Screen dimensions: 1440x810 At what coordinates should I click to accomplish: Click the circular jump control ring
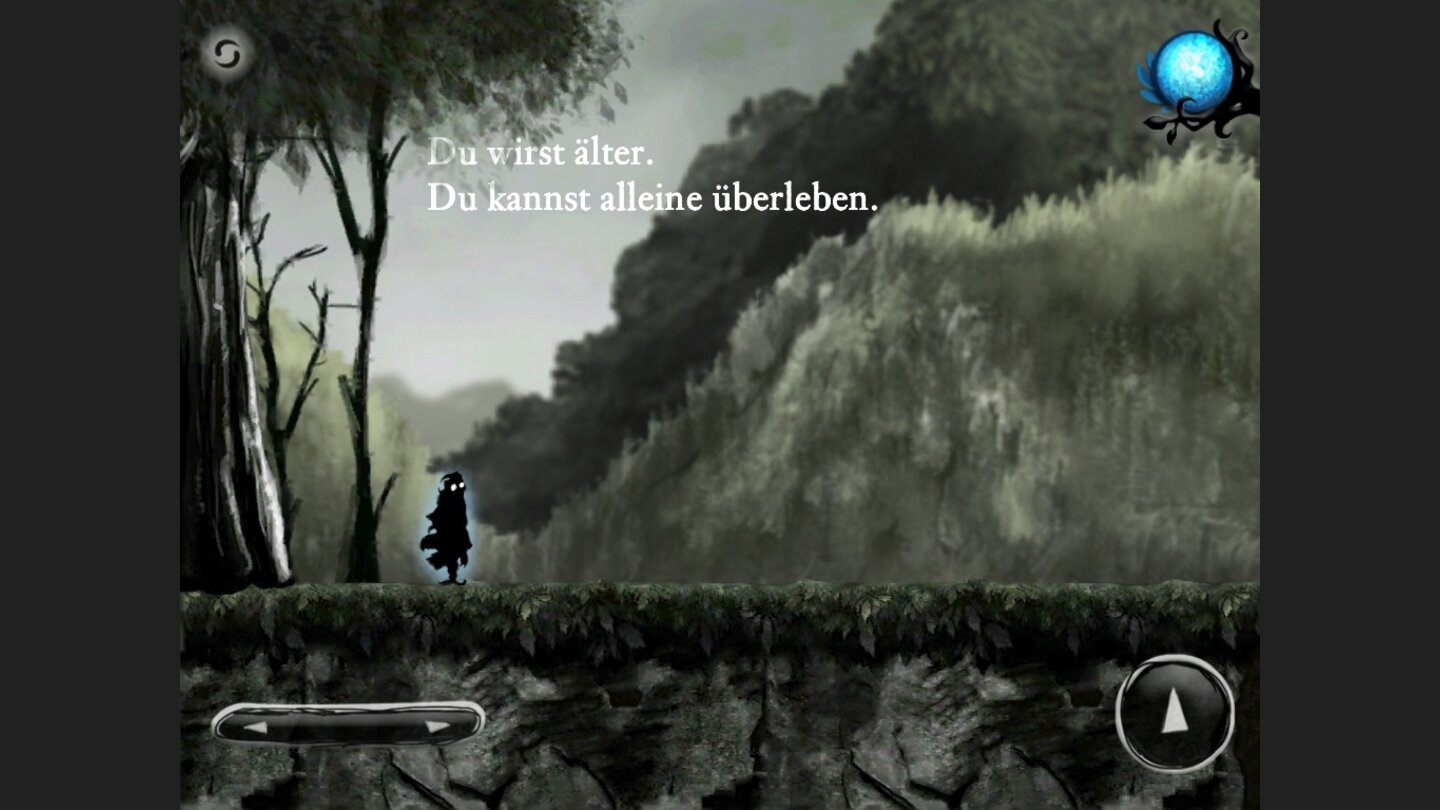[1173, 712]
